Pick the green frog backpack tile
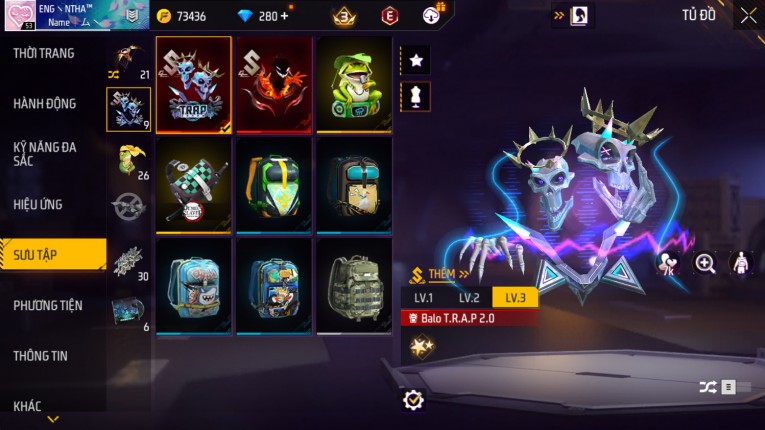 click(354, 85)
